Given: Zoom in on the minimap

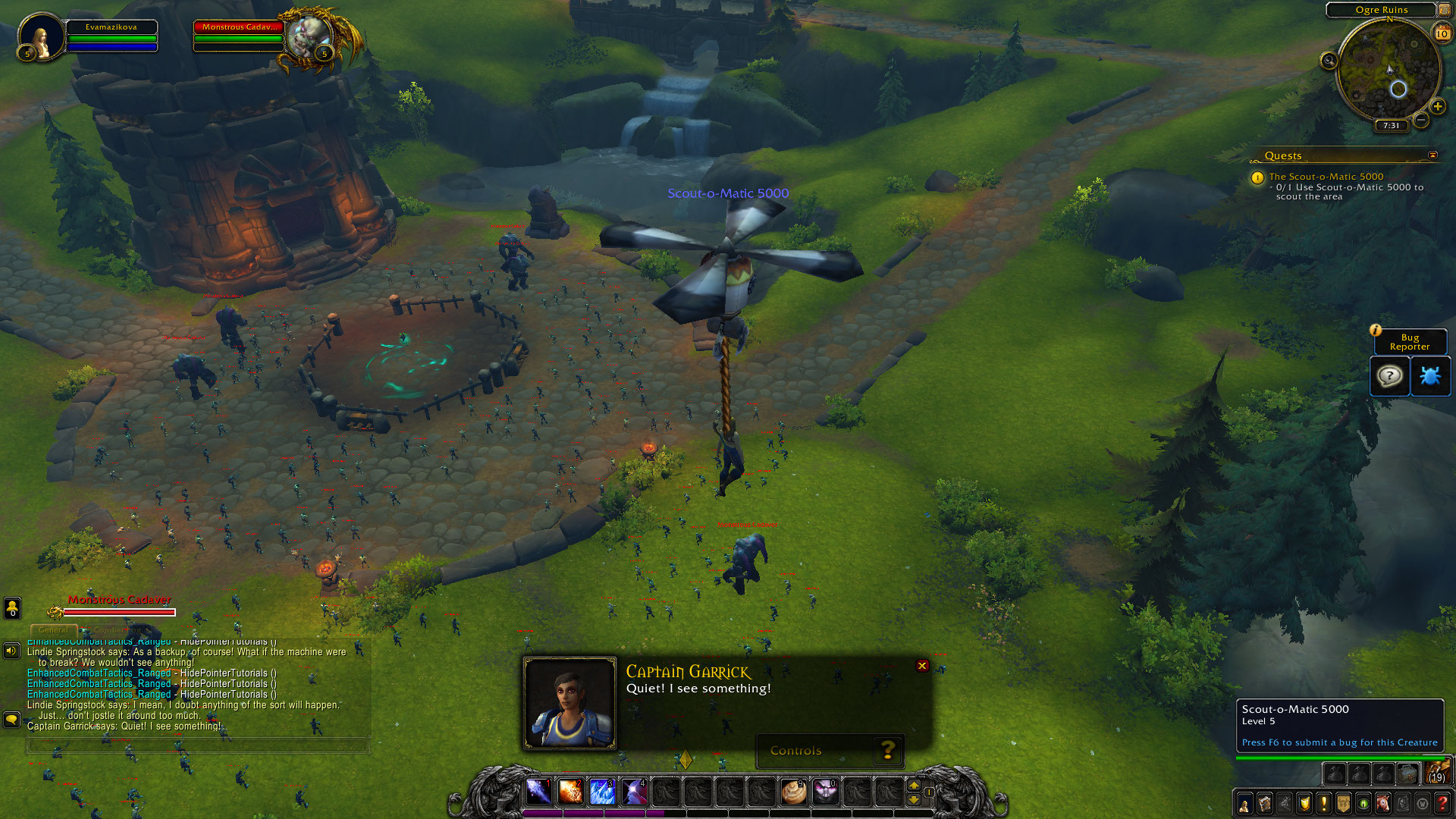Looking at the screenshot, I should [x=1437, y=106].
